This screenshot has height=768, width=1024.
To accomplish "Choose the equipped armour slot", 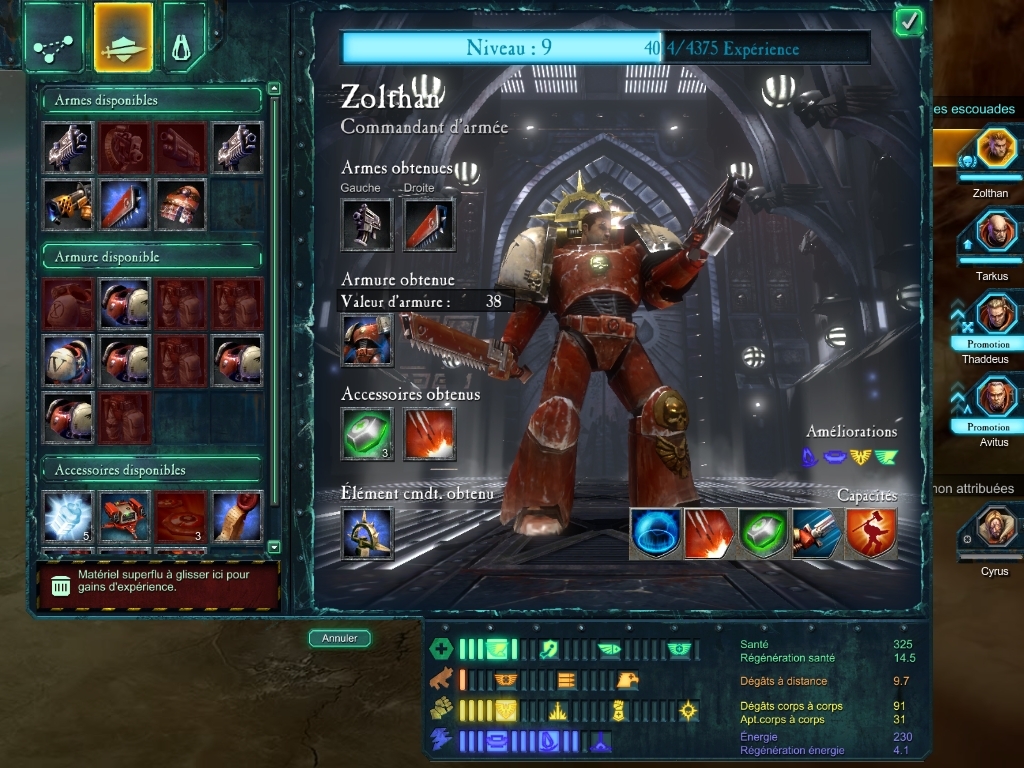I will (x=367, y=340).
